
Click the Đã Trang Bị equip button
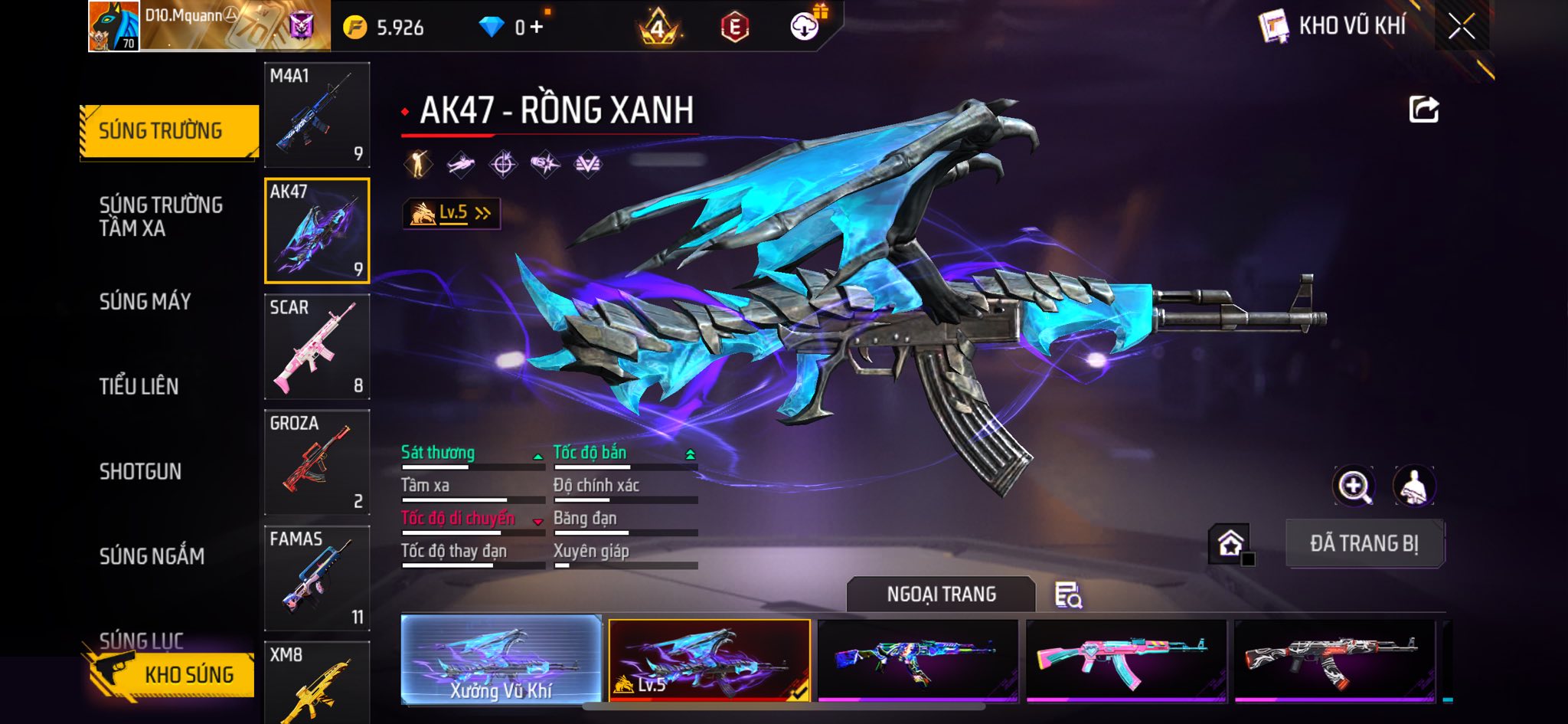[x=1364, y=544]
